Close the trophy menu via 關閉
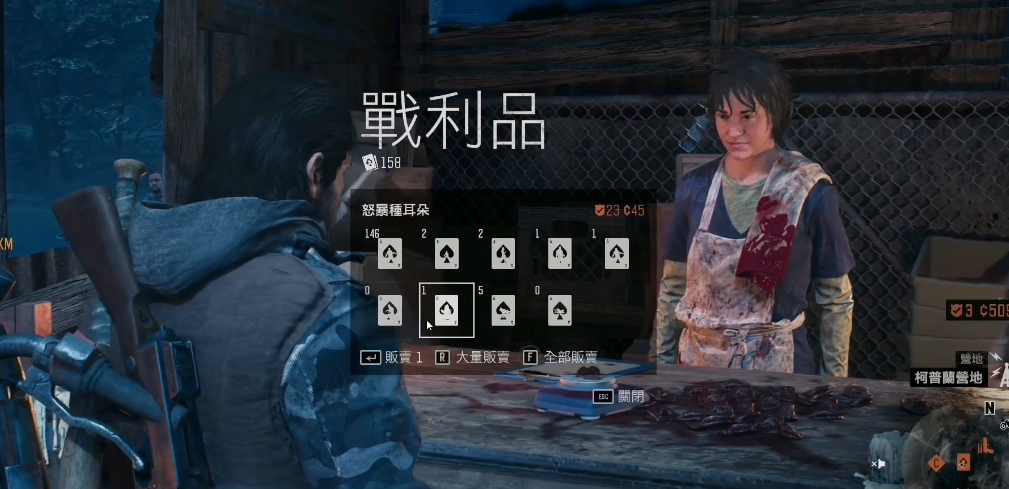Viewport: 1009px width, 489px height. pos(620,396)
